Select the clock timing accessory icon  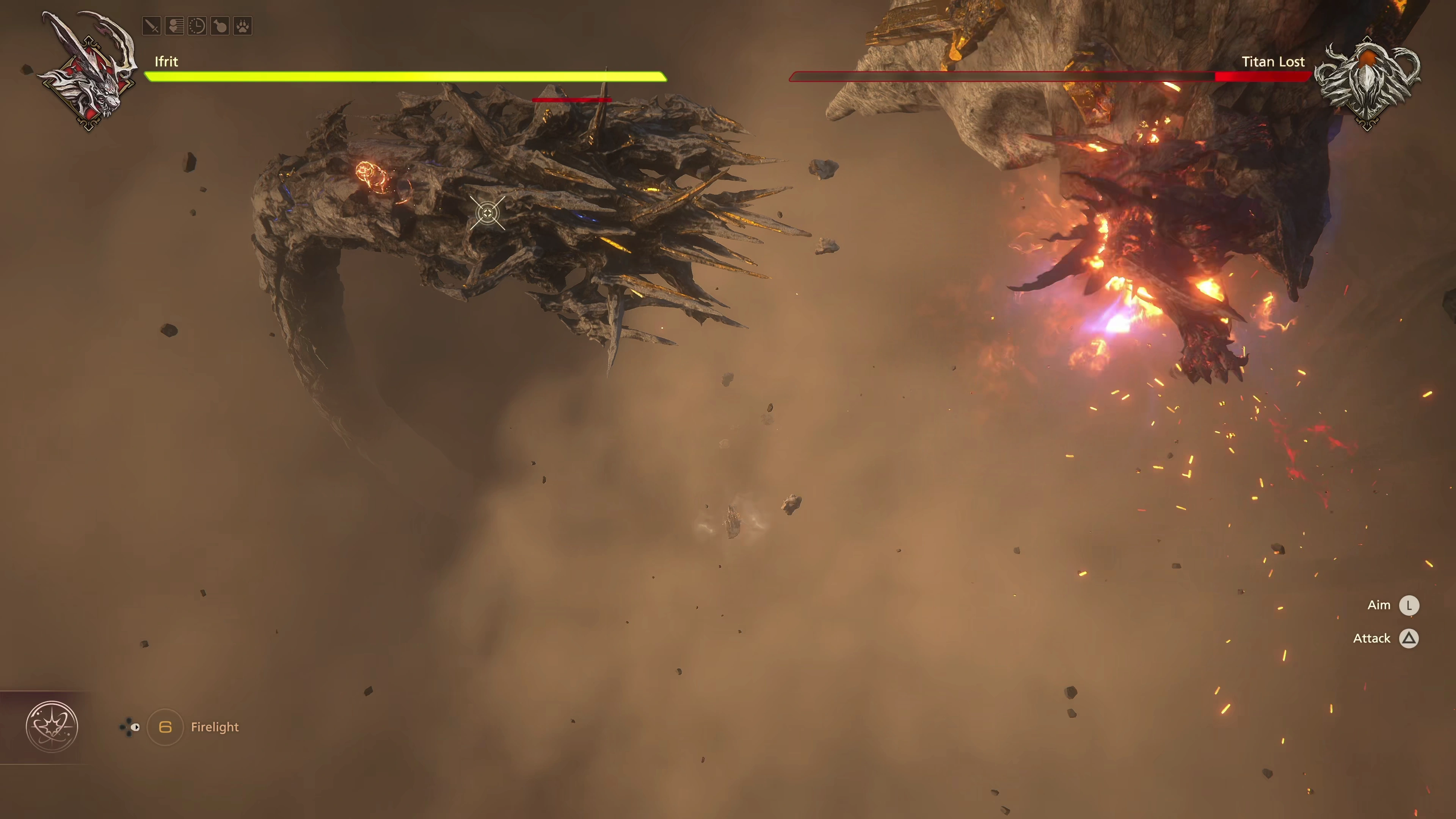(197, 26)
